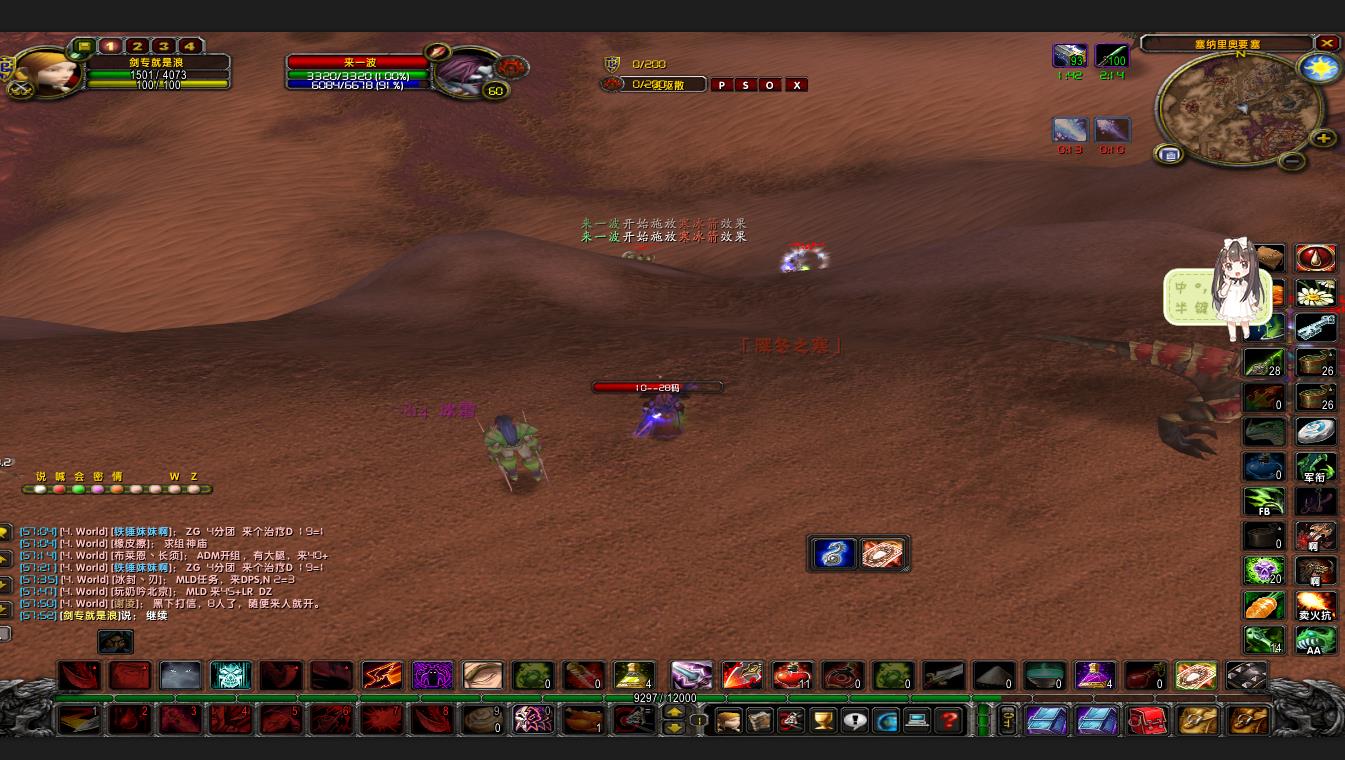
Task: Zoom in the minimap with the plus button
Action: coord(1323,139)
